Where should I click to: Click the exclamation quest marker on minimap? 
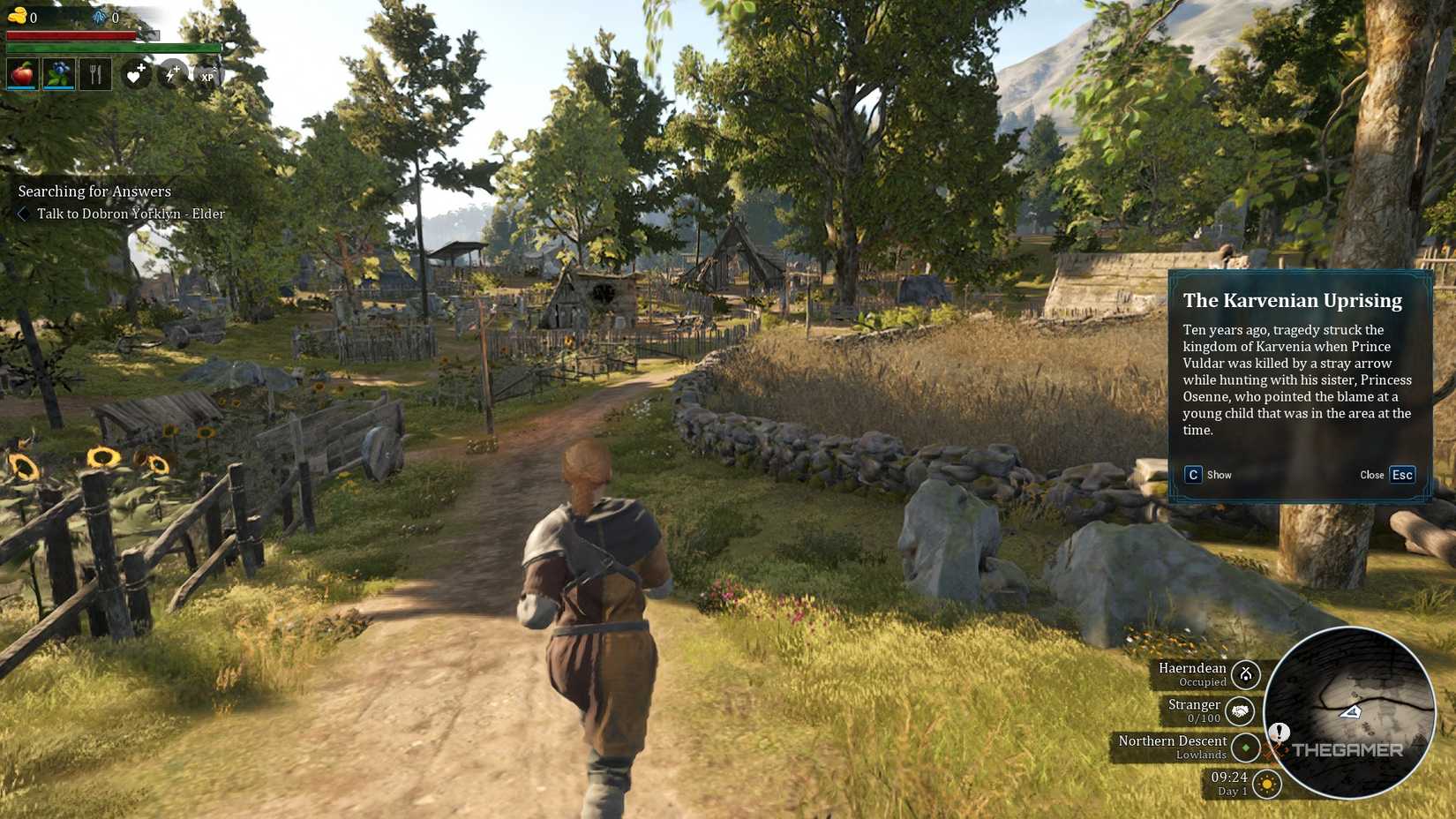coord(1279,732)
